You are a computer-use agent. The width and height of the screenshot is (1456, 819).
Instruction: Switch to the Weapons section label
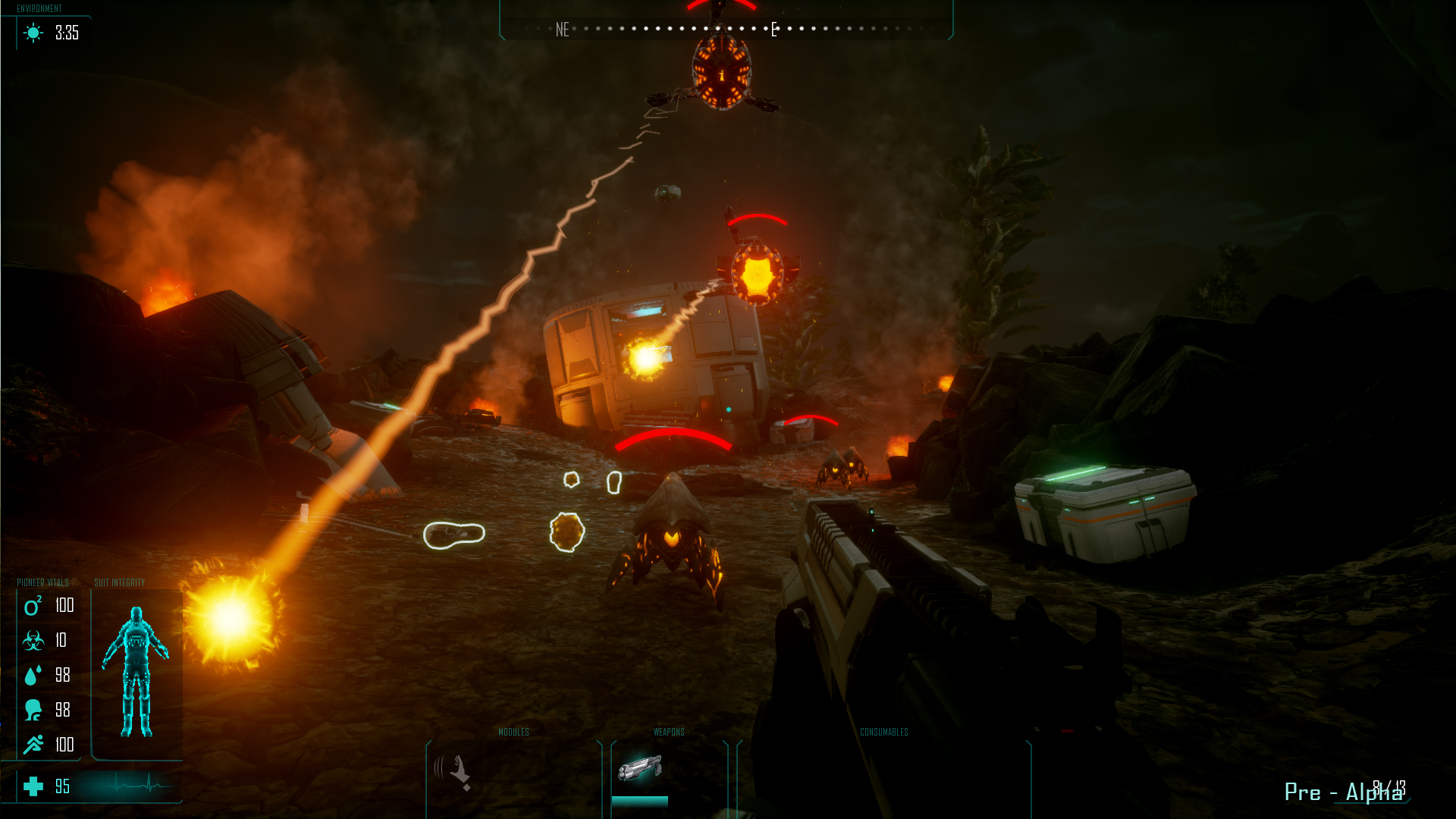click(669, 733)
